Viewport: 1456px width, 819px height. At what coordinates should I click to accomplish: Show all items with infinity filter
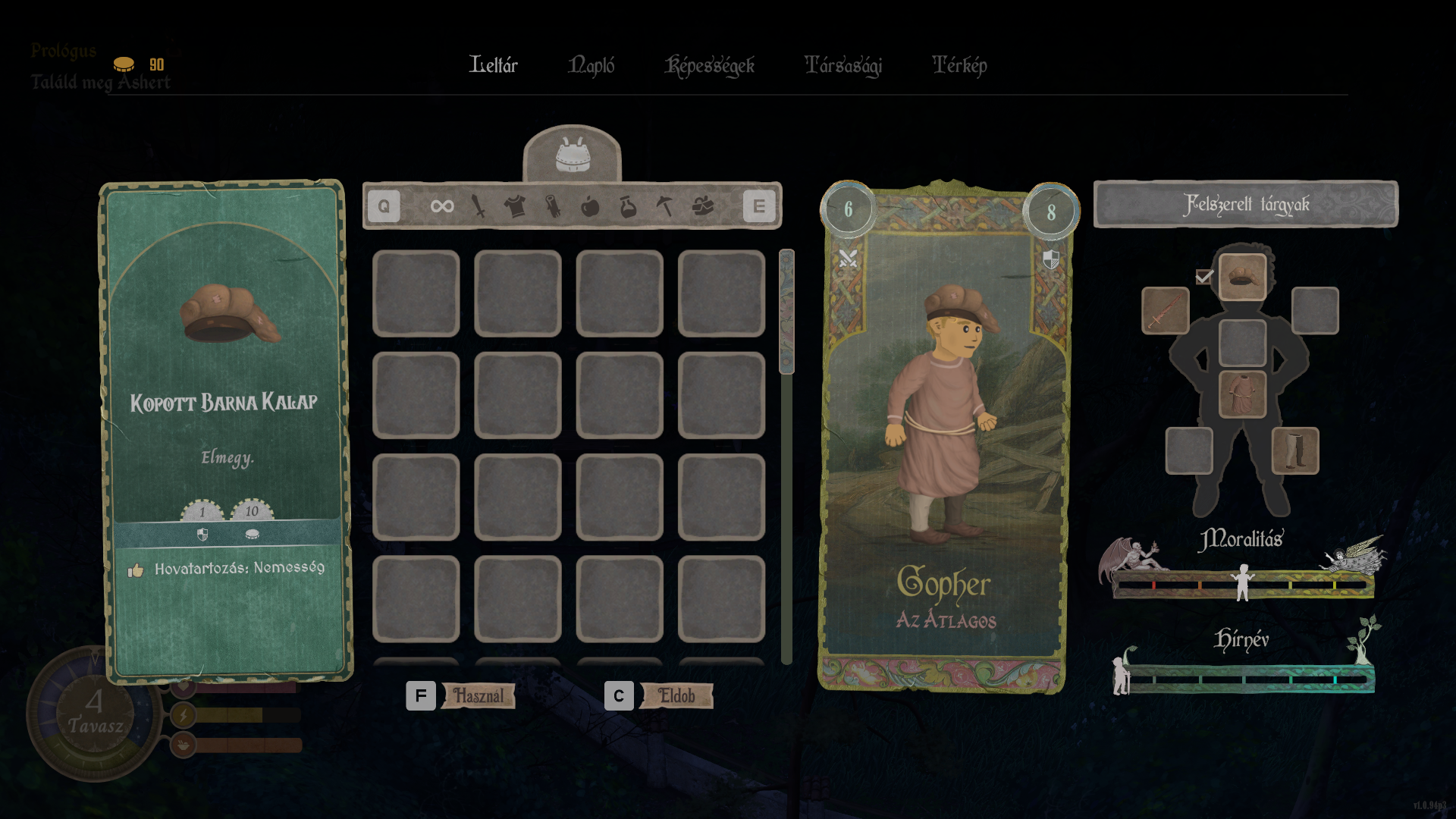tap(442, 206)
